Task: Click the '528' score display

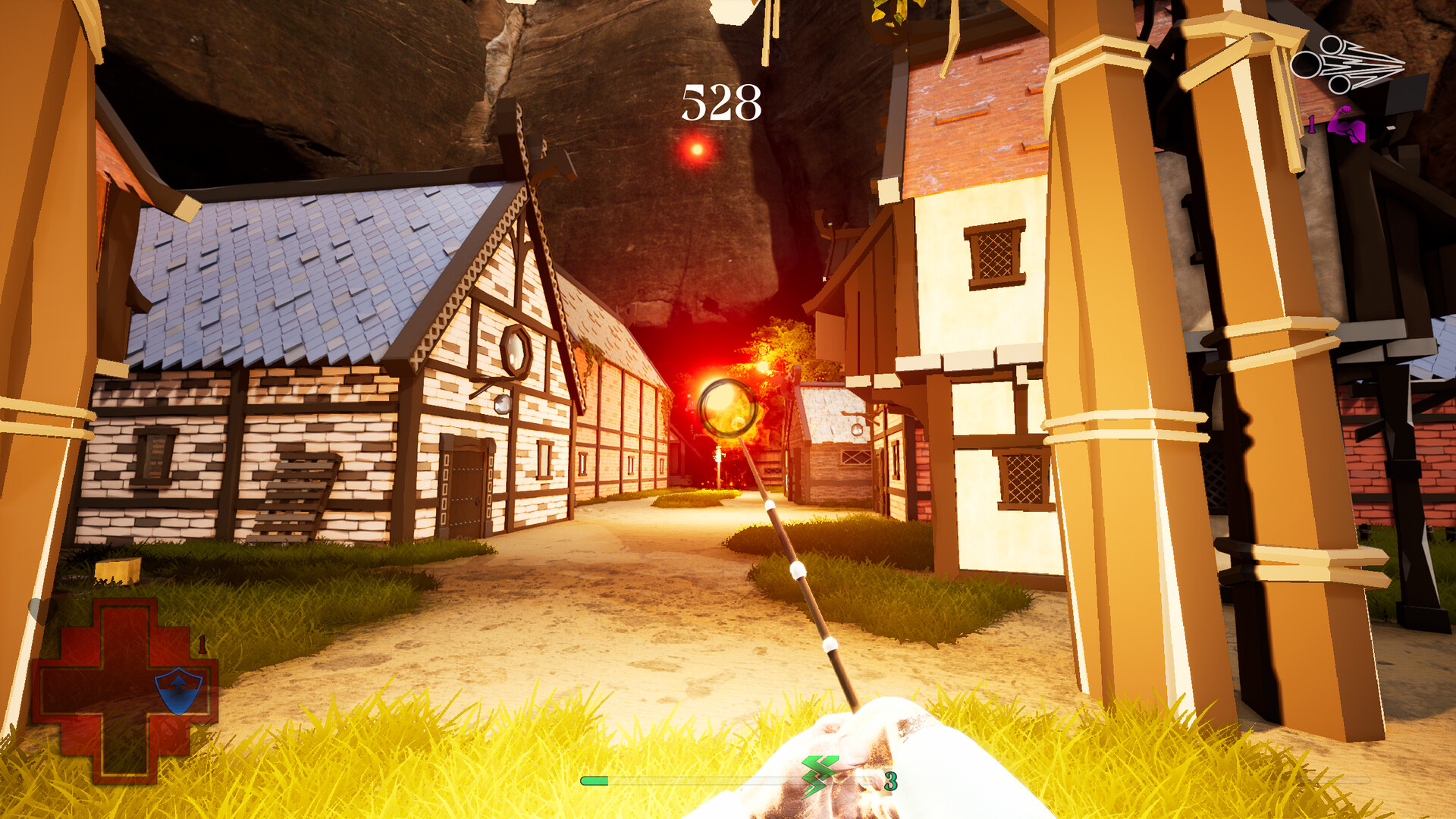Action: point(720,102)
